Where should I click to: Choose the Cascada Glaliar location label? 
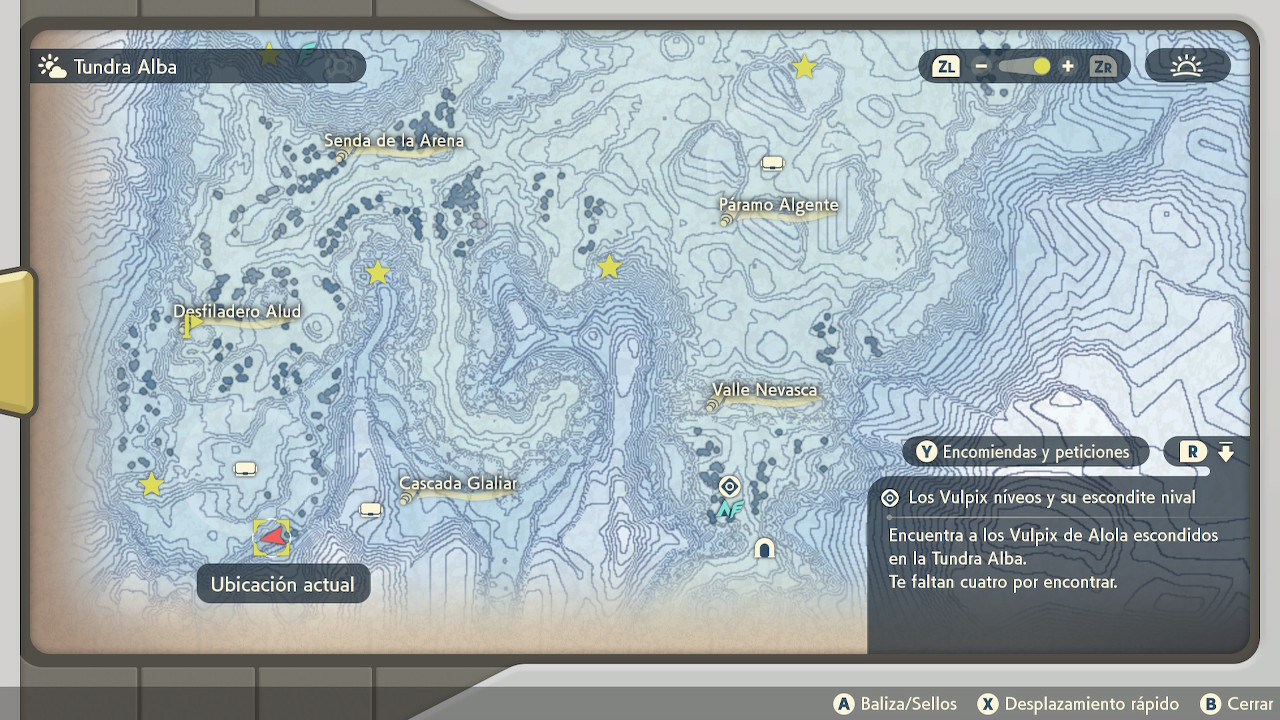click(458, 484)
